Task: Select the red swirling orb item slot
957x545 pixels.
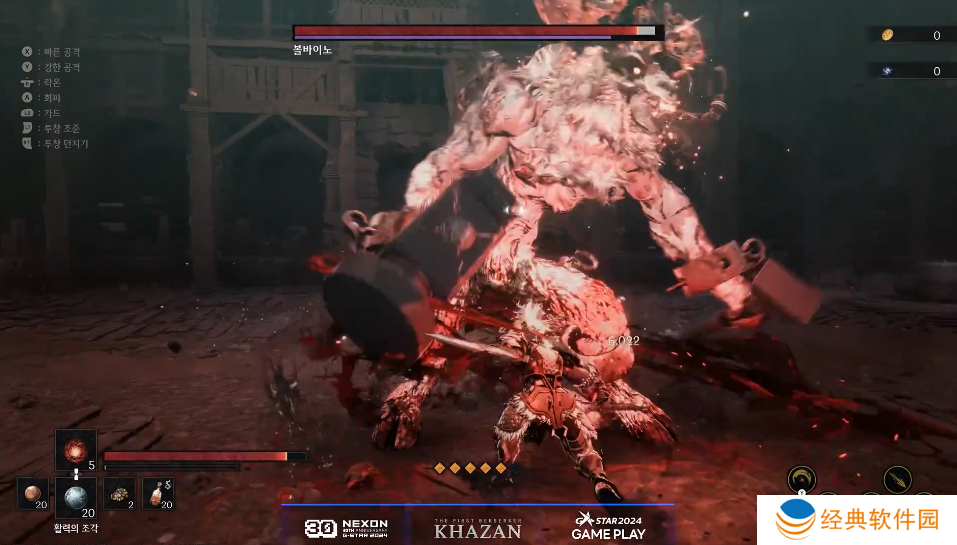Action: coord(75,449)
